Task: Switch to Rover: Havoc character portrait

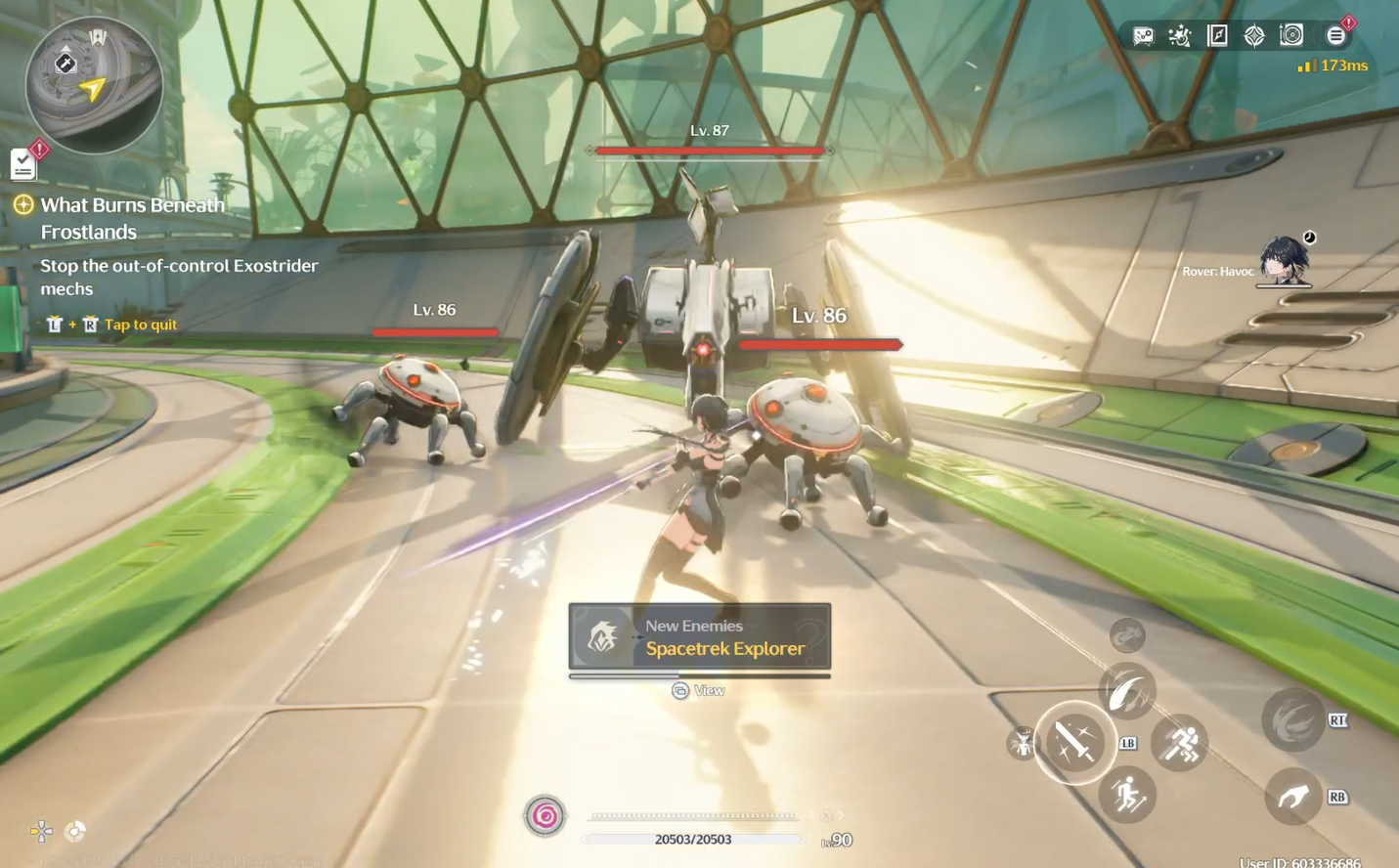Action: [x=1283, y=260]
